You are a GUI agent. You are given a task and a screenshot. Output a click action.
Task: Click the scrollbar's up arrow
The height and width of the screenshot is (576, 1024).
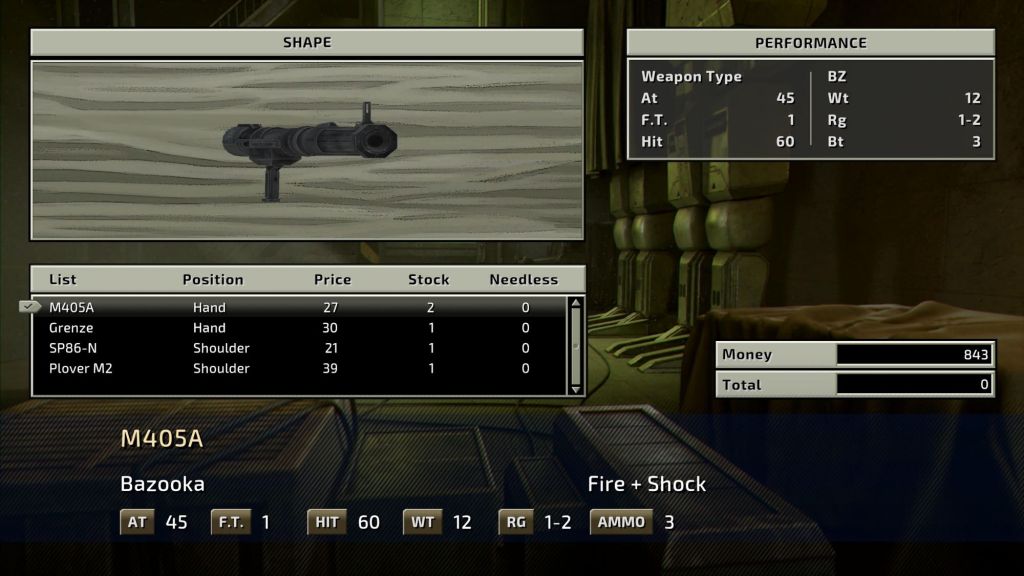pyautogui.click(x=575, y=303)
